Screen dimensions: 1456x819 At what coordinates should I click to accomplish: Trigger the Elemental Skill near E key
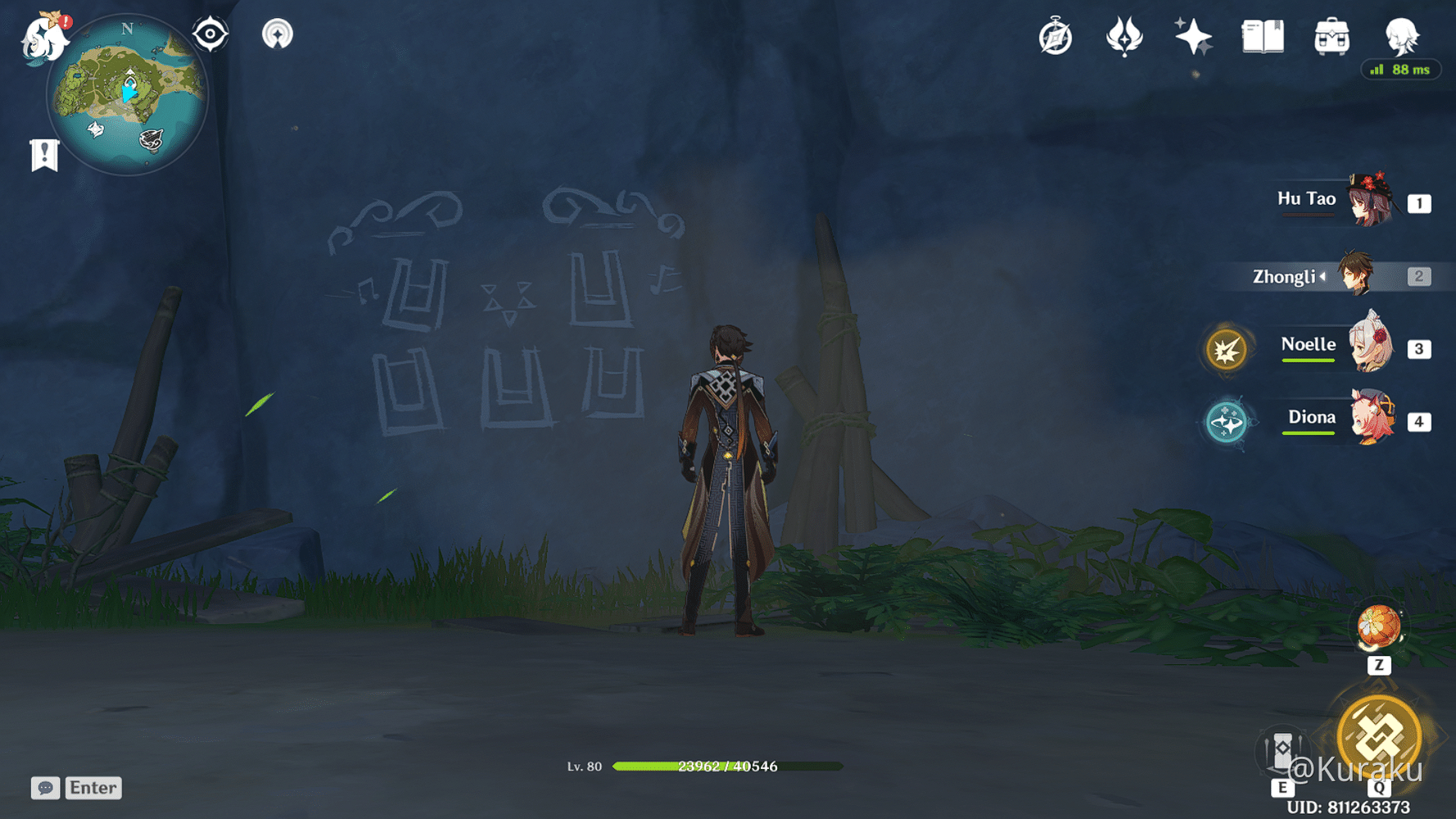pyautogui.click(x=1282, y=749)
